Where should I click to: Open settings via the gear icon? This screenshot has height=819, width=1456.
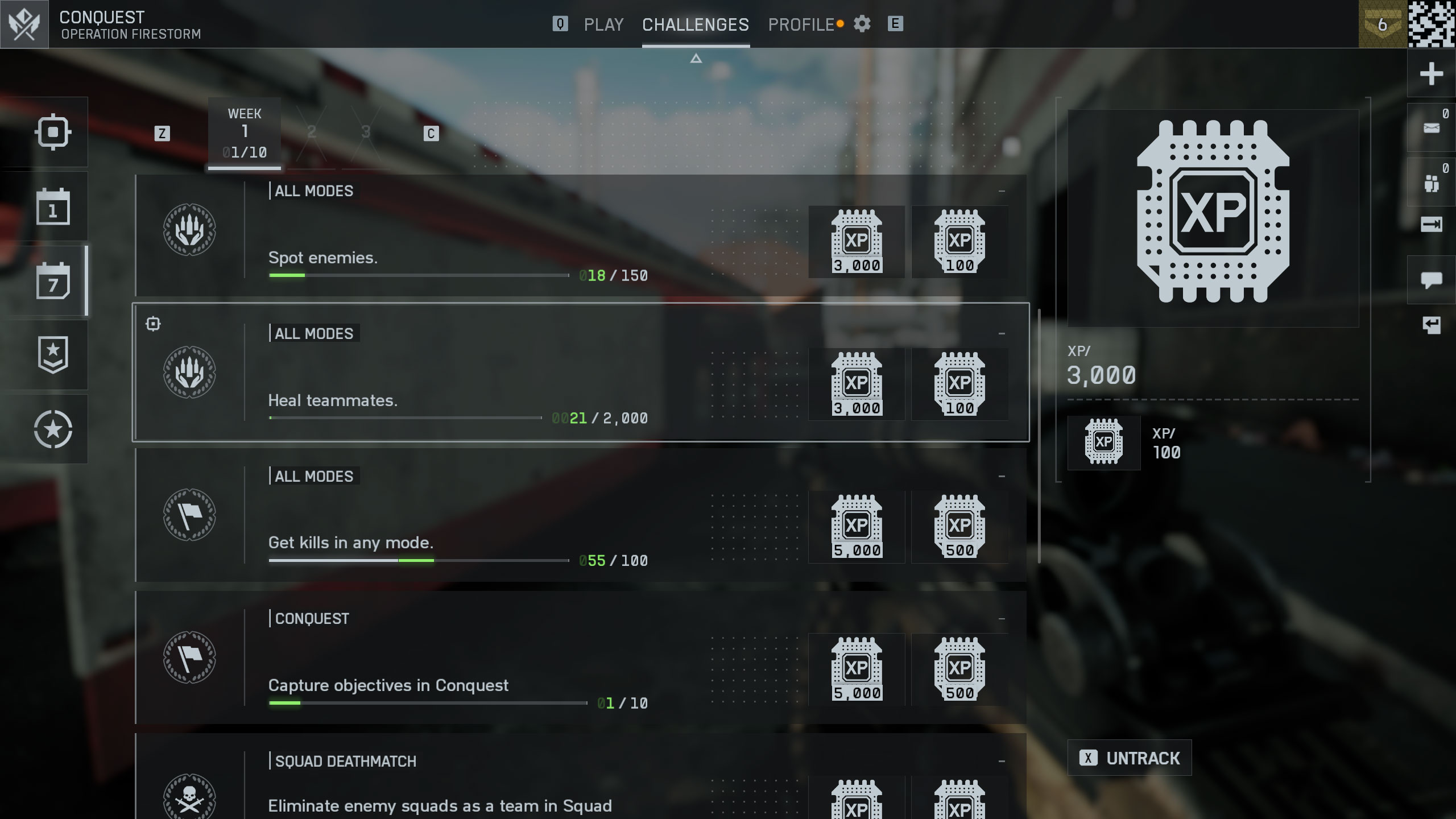(862, 24)
